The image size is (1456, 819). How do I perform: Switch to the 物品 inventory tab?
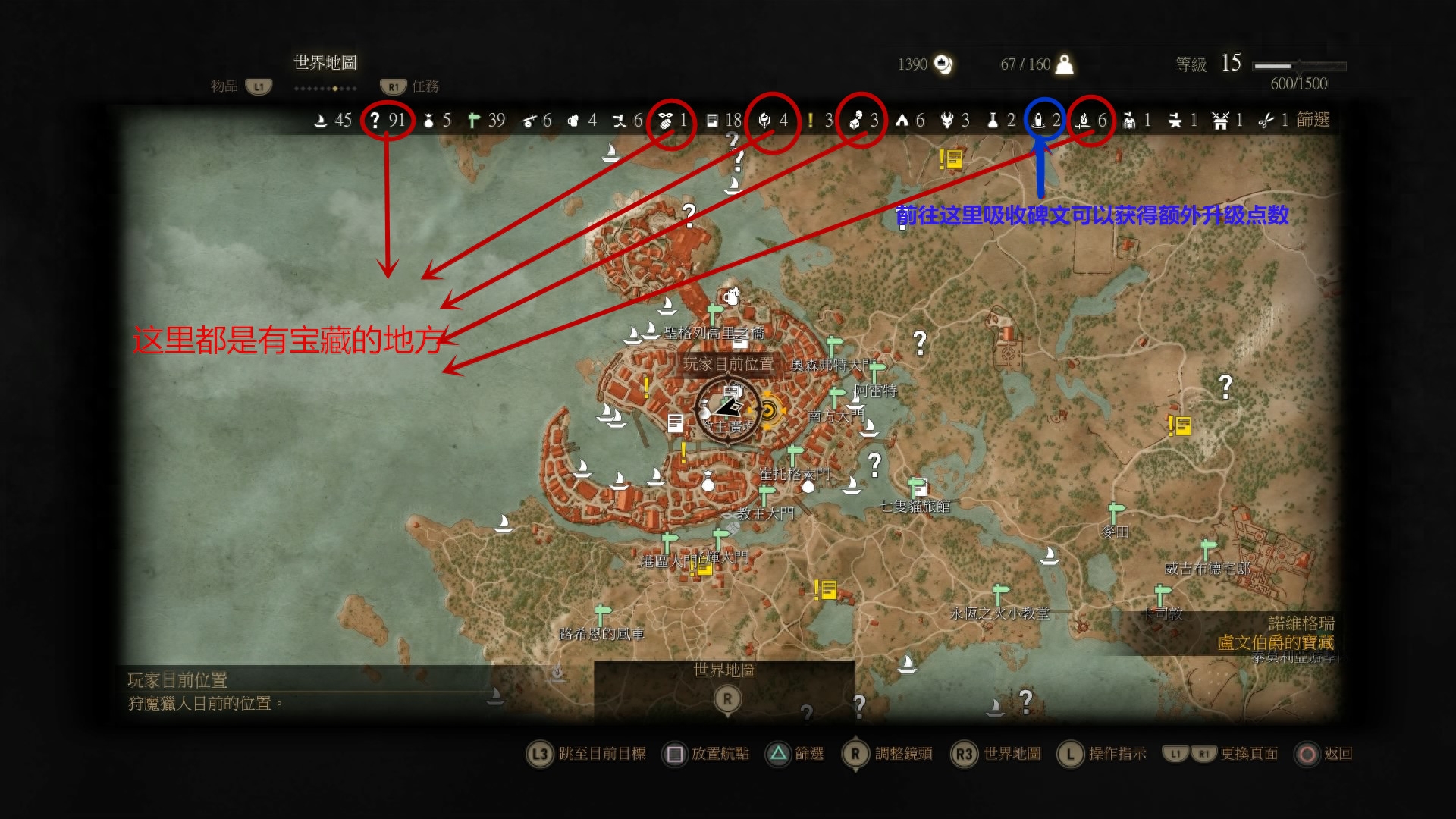tap(224, 86)
